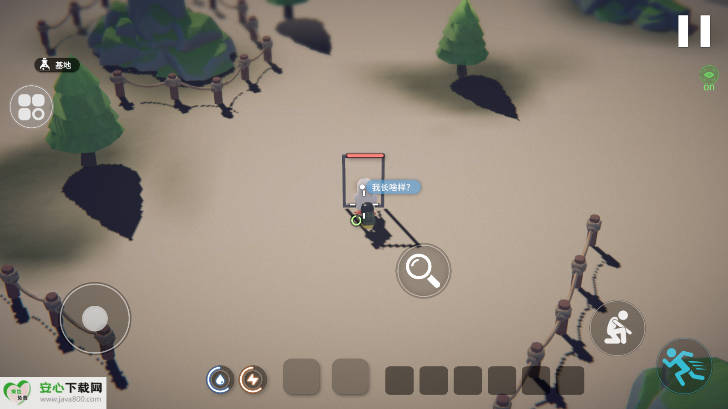Viewport: 728px width, 409px height.
Task: Toggle crouch with the kneeling figure button
Action: coord(617,328)
